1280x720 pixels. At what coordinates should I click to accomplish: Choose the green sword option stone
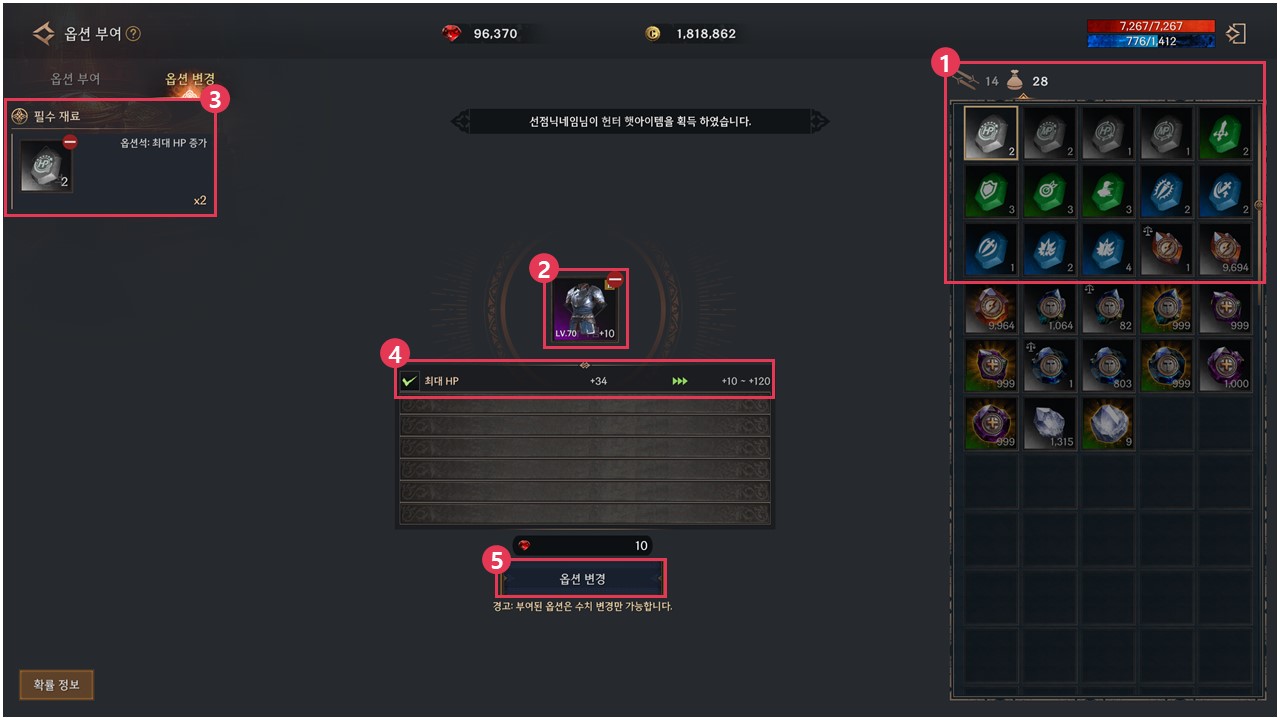point(1225,133)
